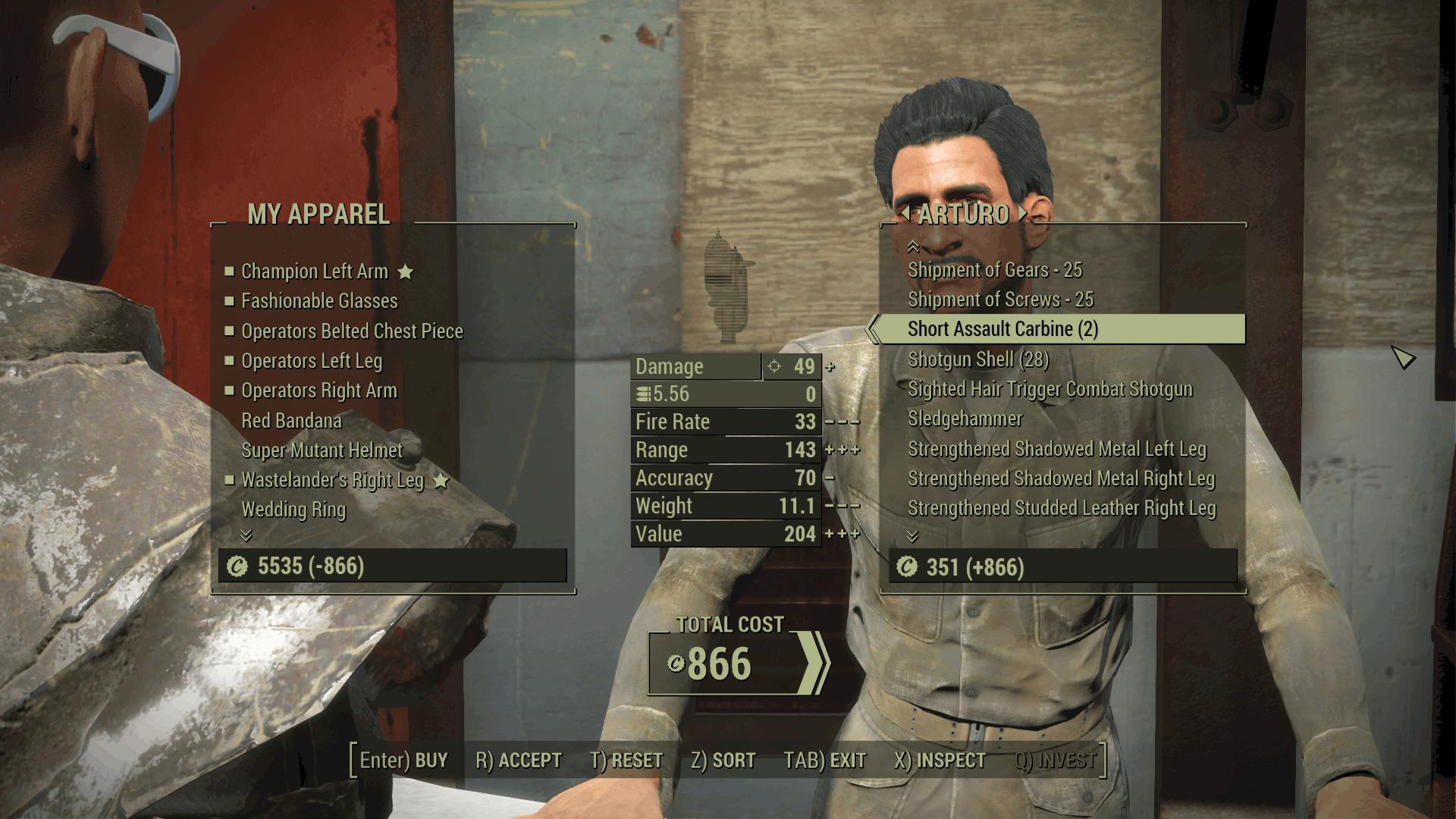Choose Sighted Hair Trigger Combat Shotgun
Image resolution: width=1456 pixels, height=819 pixels.
coord(1050,389)
